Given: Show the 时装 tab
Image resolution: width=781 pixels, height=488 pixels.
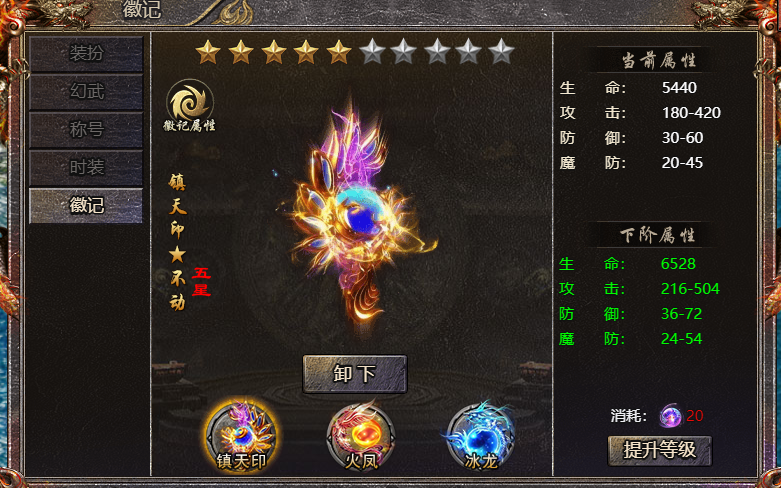Looking at the screenshot, I should click(x=86, y=167).
